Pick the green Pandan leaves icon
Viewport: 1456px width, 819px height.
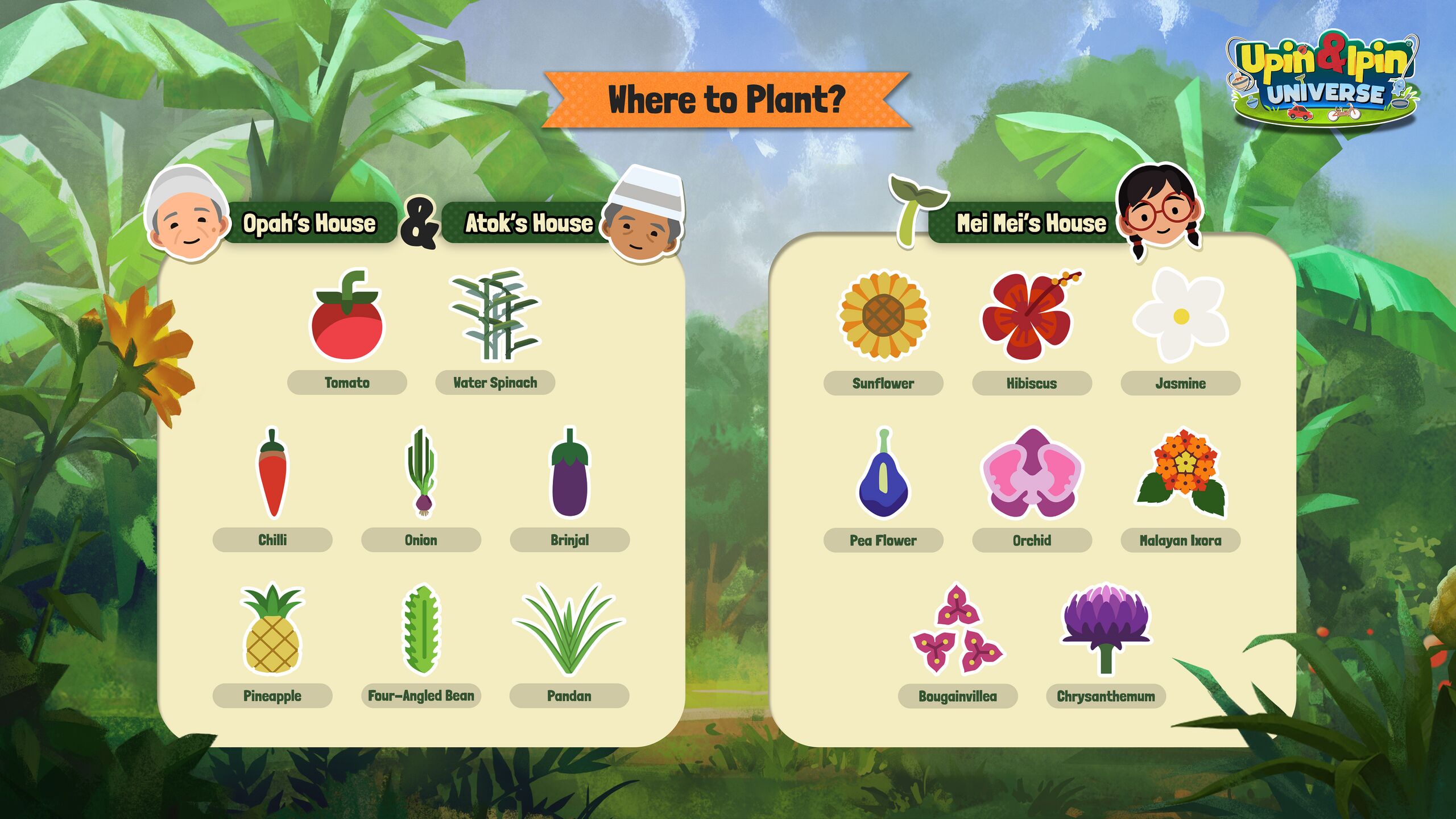569,629
